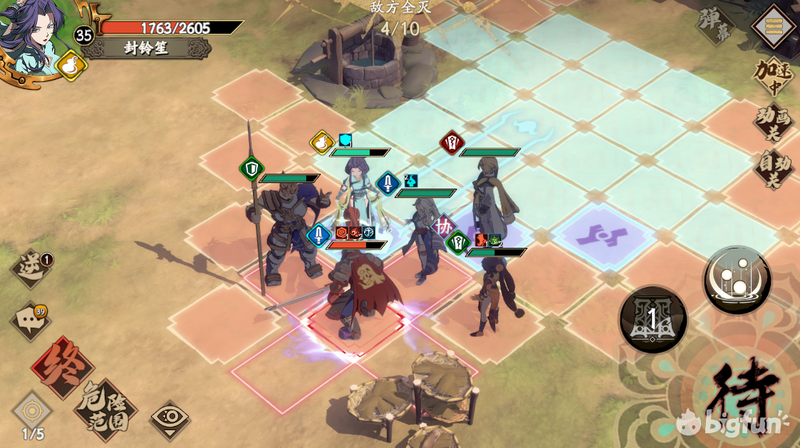Open the 封铃笙 character portrait
The width and height of the screenshot is (800, 448).
click(32, 32)
